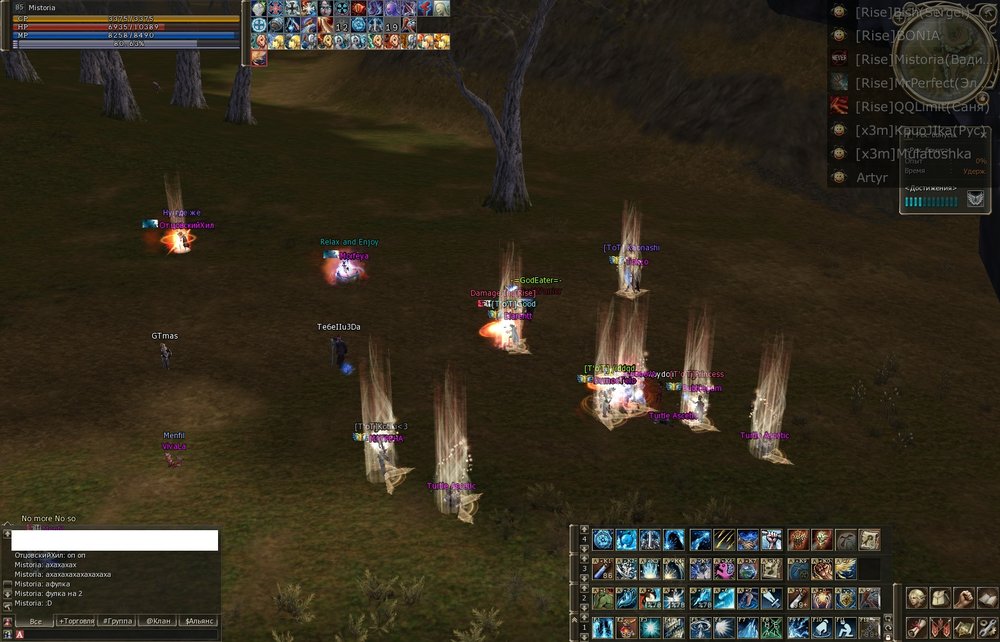Click the winged achievements emblem button
The image size is (1000, 642).
[x=974, y=200]
